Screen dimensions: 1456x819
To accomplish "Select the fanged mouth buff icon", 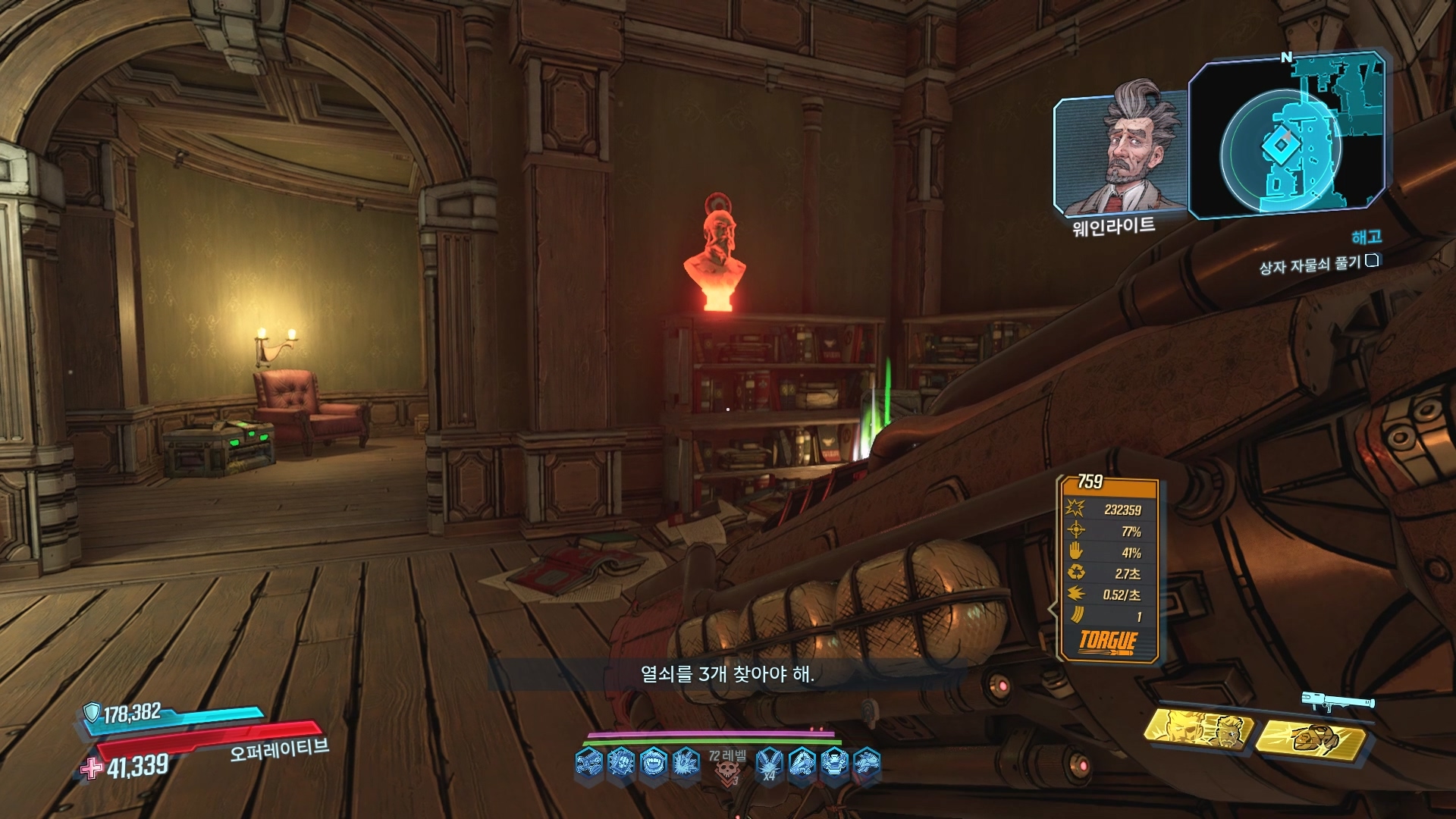I will pyautogui.click(x=654, y=761).
